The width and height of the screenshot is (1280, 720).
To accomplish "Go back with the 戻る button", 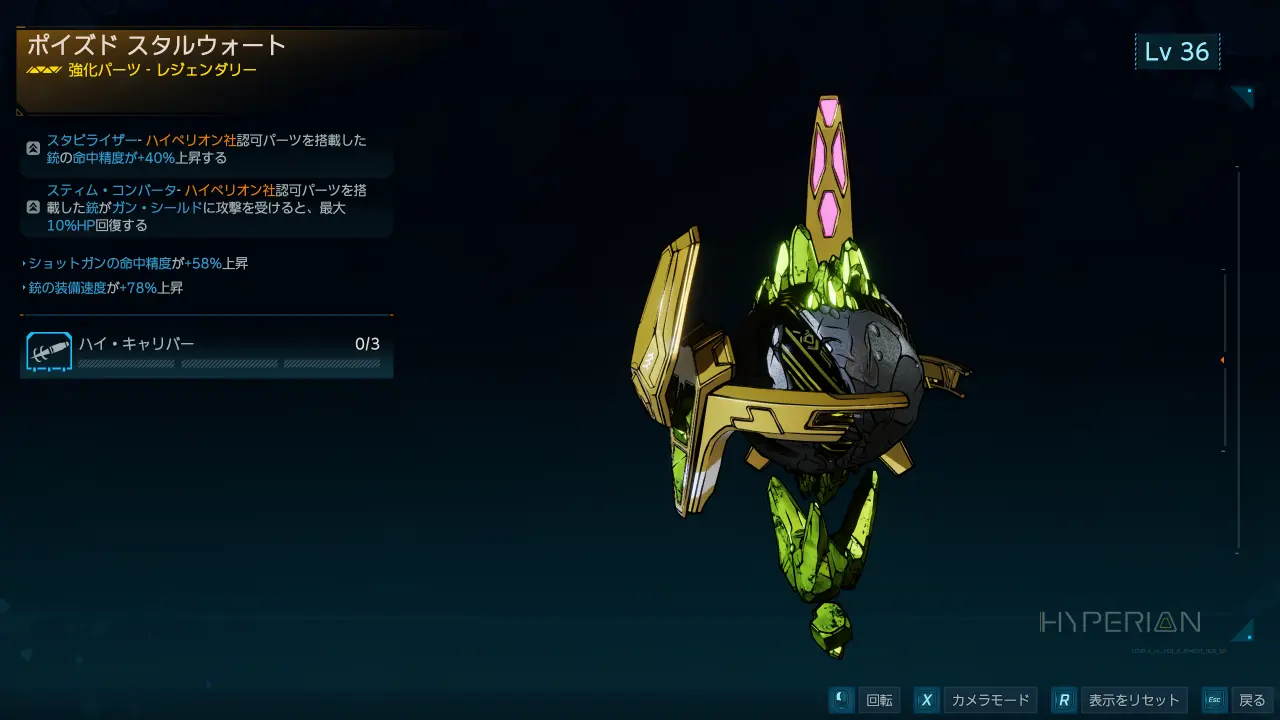I will click(1251, 700).
